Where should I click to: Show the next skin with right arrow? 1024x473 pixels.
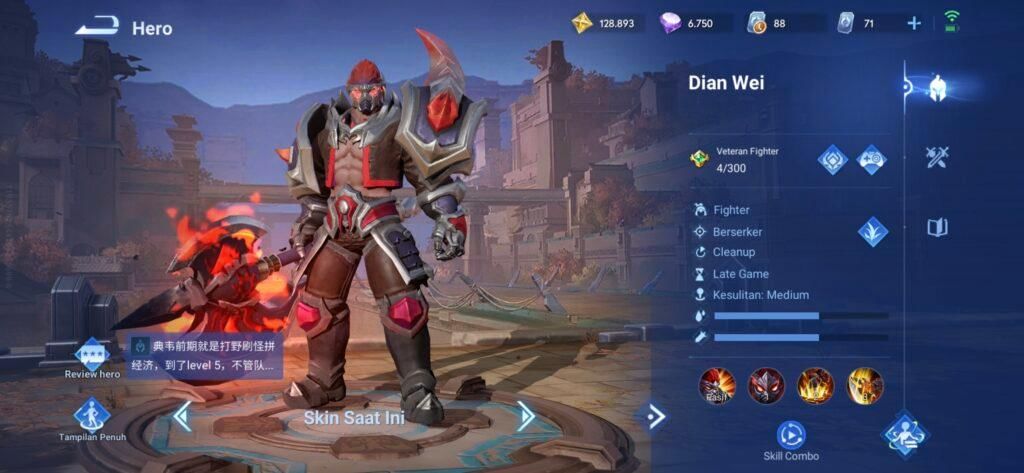click(x=526, y=416)
